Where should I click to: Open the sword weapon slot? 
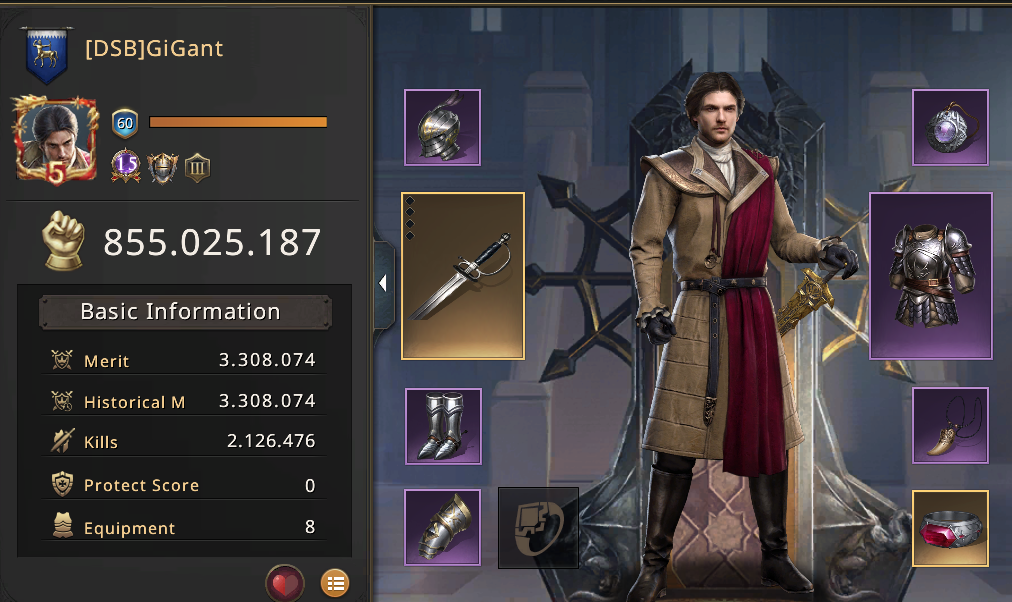(x=463, y=275)
